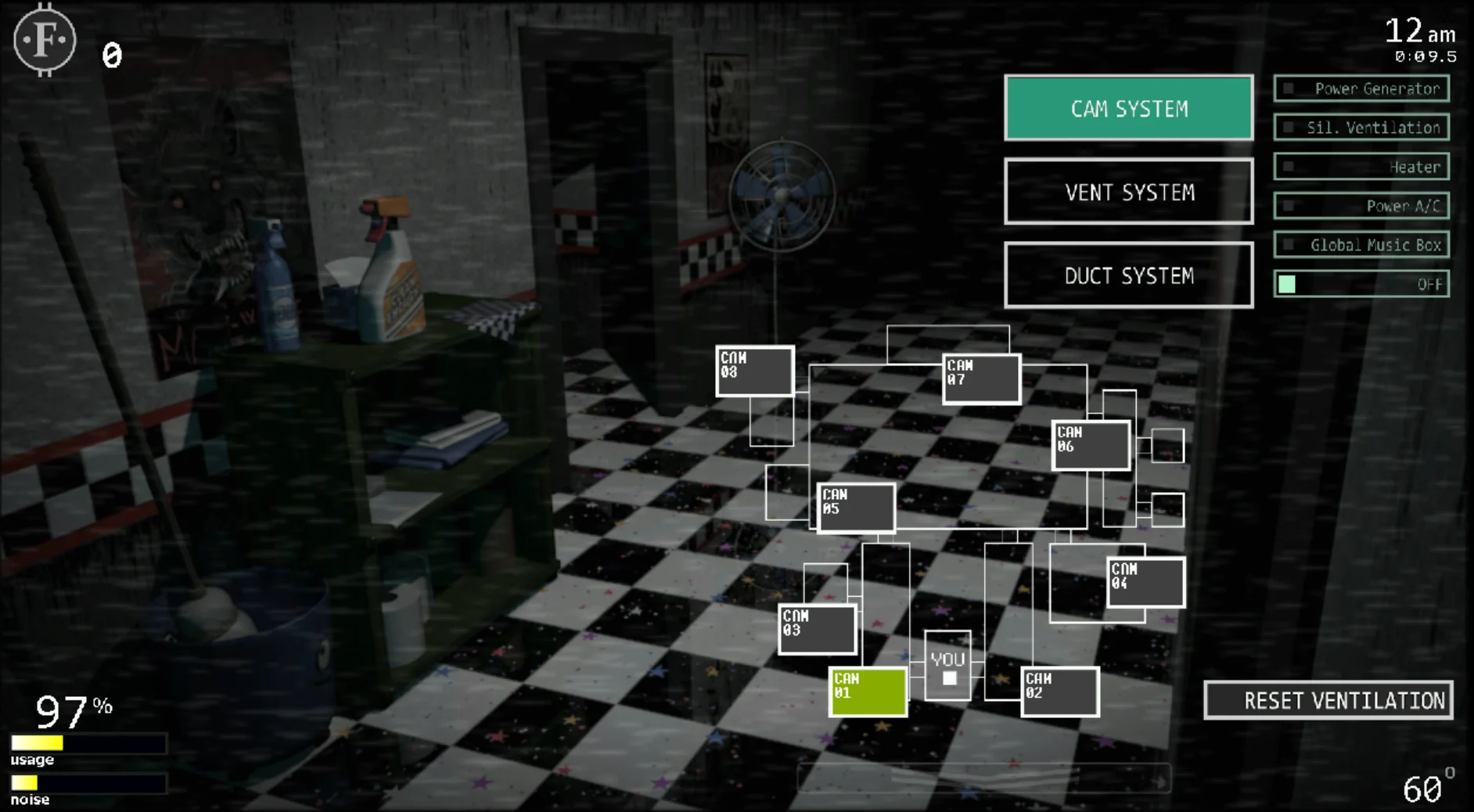
Task: Open CAM 02 feed on the map
Action: tap(1060, 692)
